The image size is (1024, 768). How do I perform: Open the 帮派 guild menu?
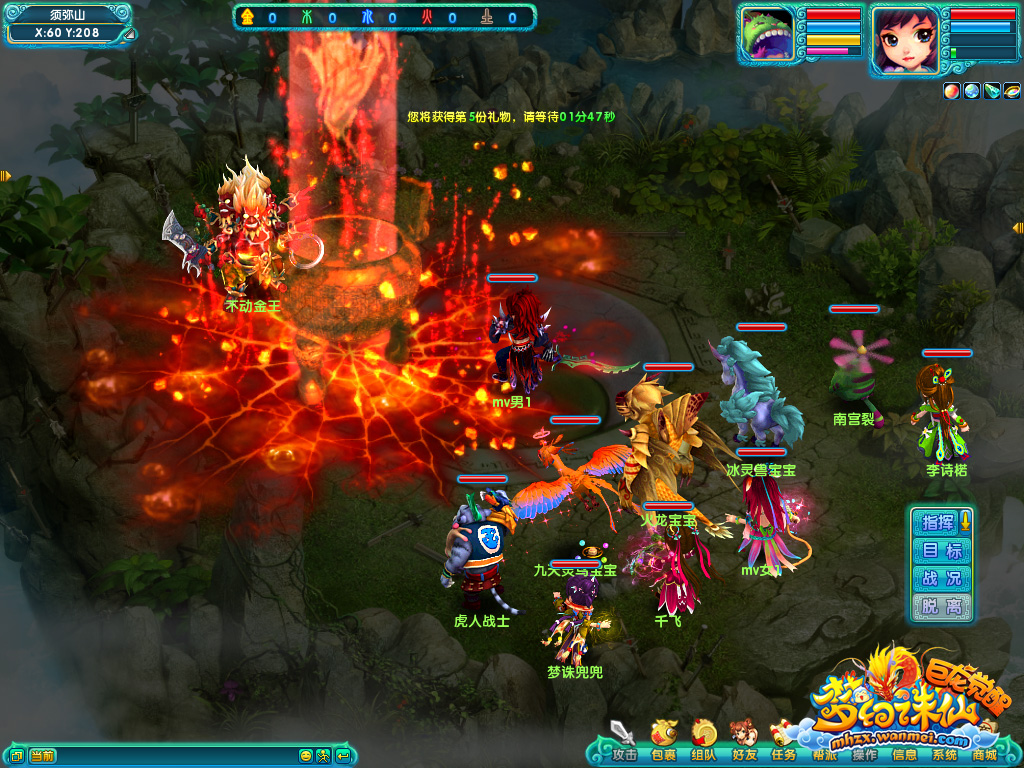point(824,752)
